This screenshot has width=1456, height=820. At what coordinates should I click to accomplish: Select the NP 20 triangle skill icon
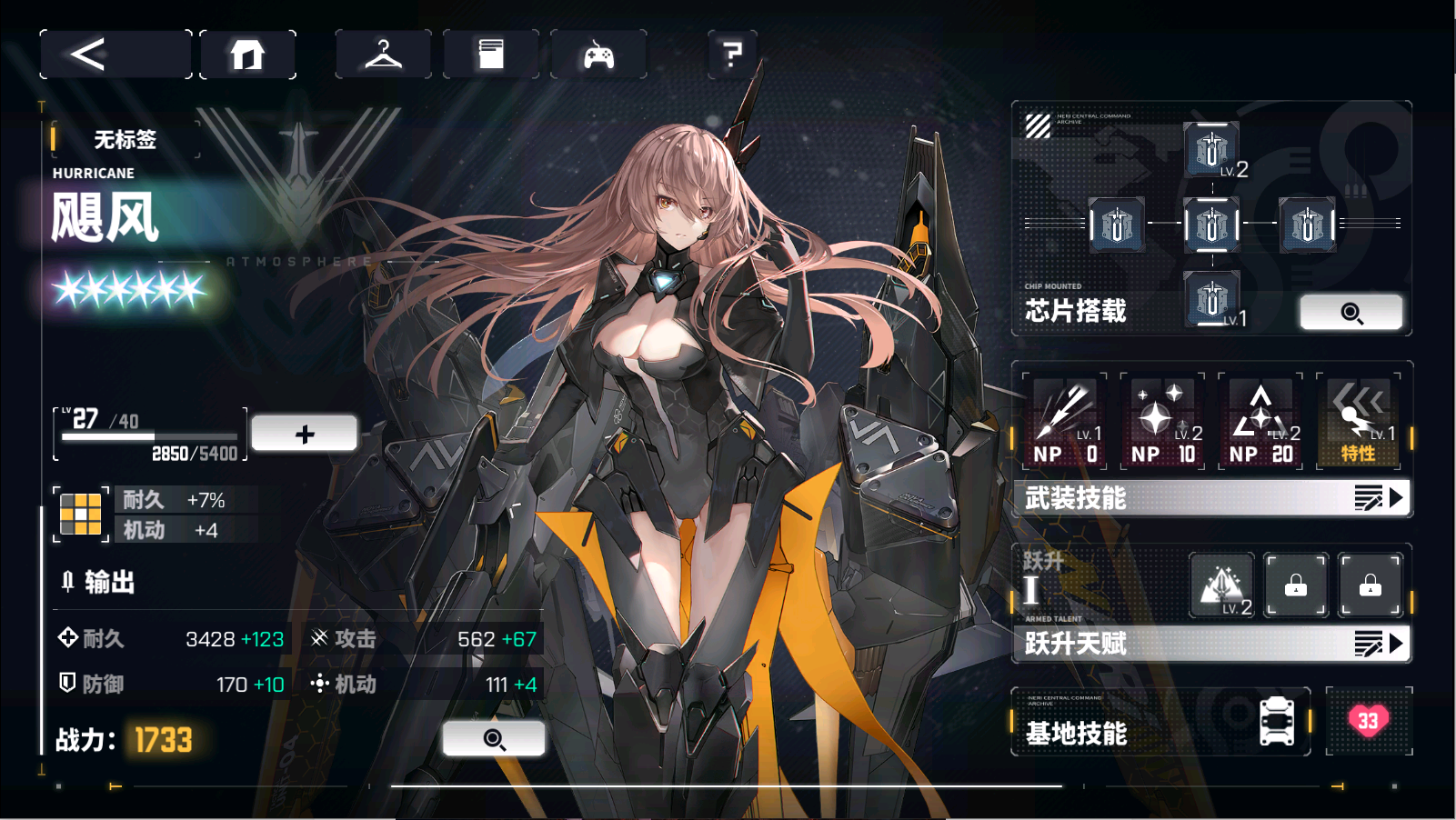coord(1261,420)
